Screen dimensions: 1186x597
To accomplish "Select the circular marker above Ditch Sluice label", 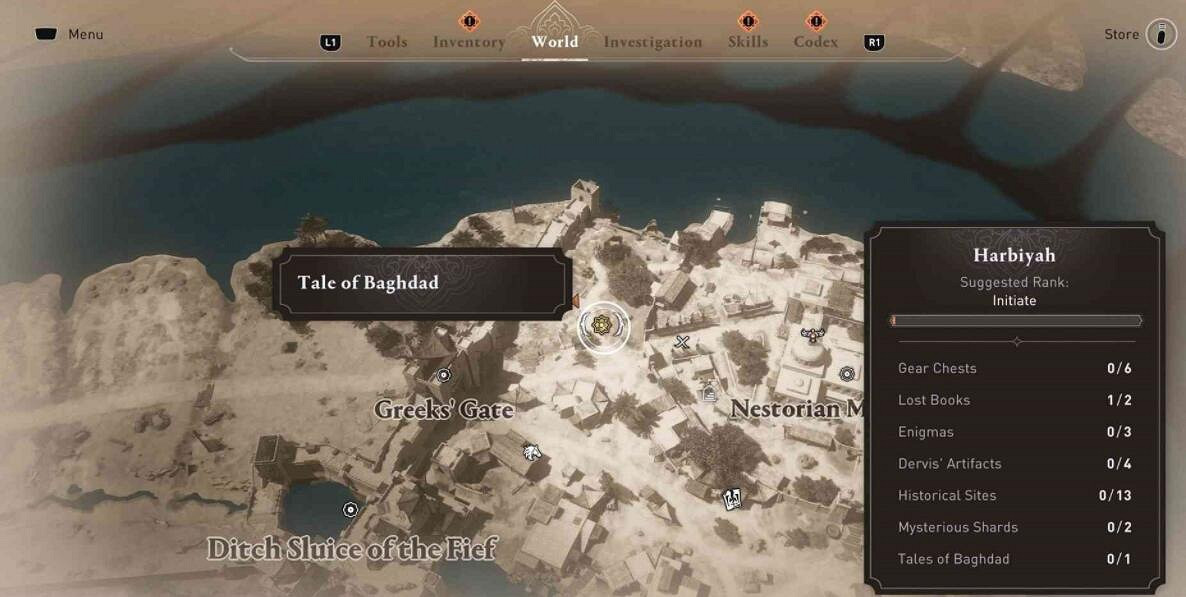I will point(350,509).
